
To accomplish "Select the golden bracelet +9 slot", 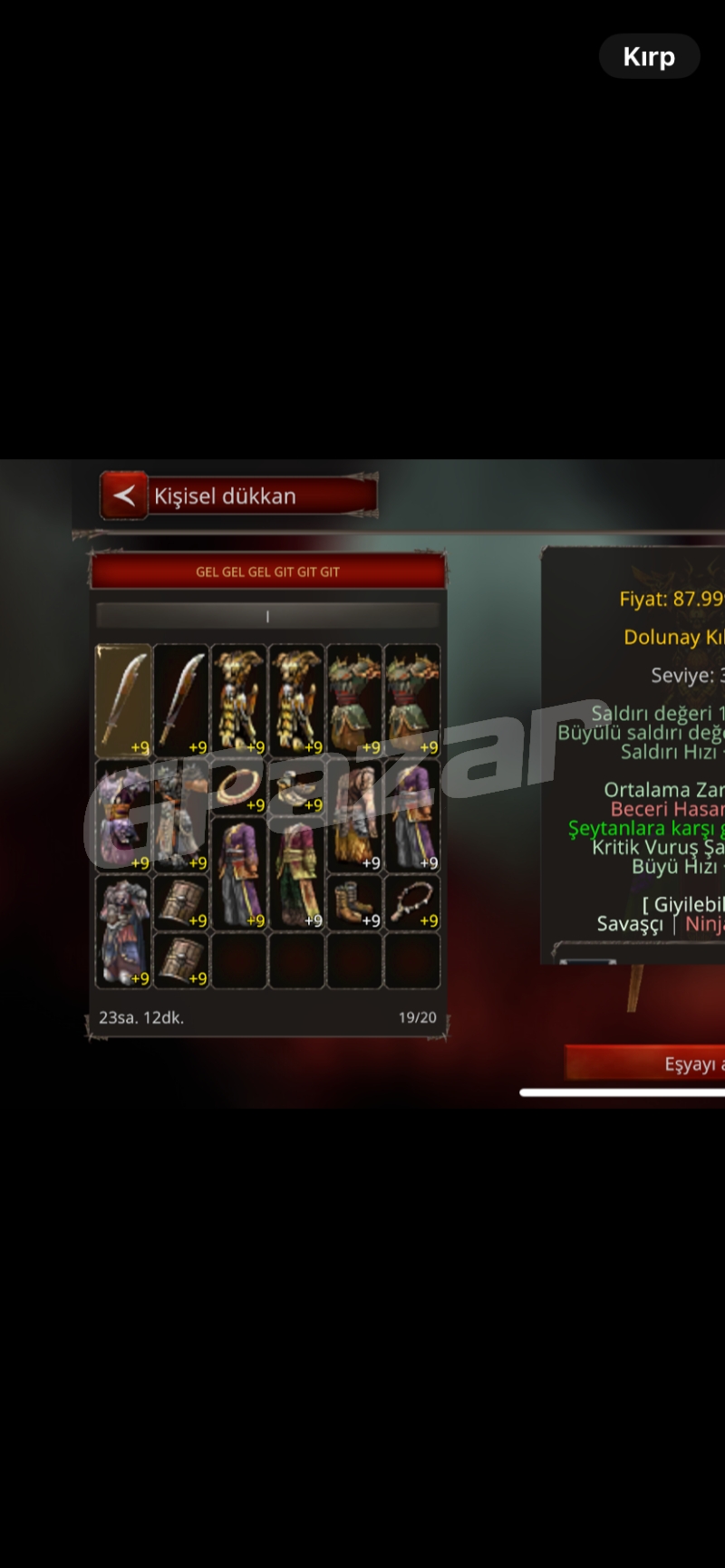I will pos(239,786).
